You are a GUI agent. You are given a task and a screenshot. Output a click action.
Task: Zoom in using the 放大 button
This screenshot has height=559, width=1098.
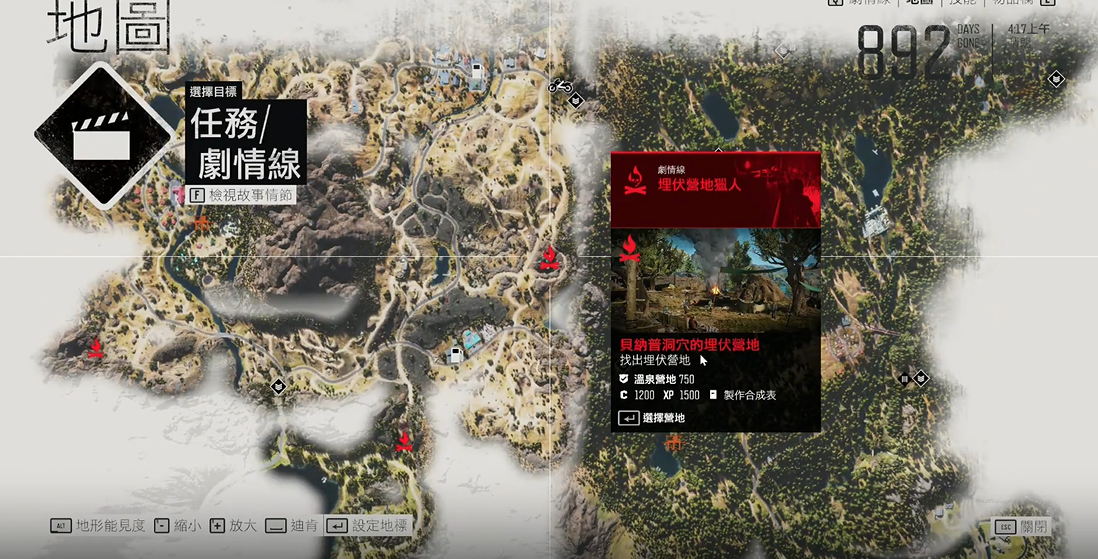235,526
